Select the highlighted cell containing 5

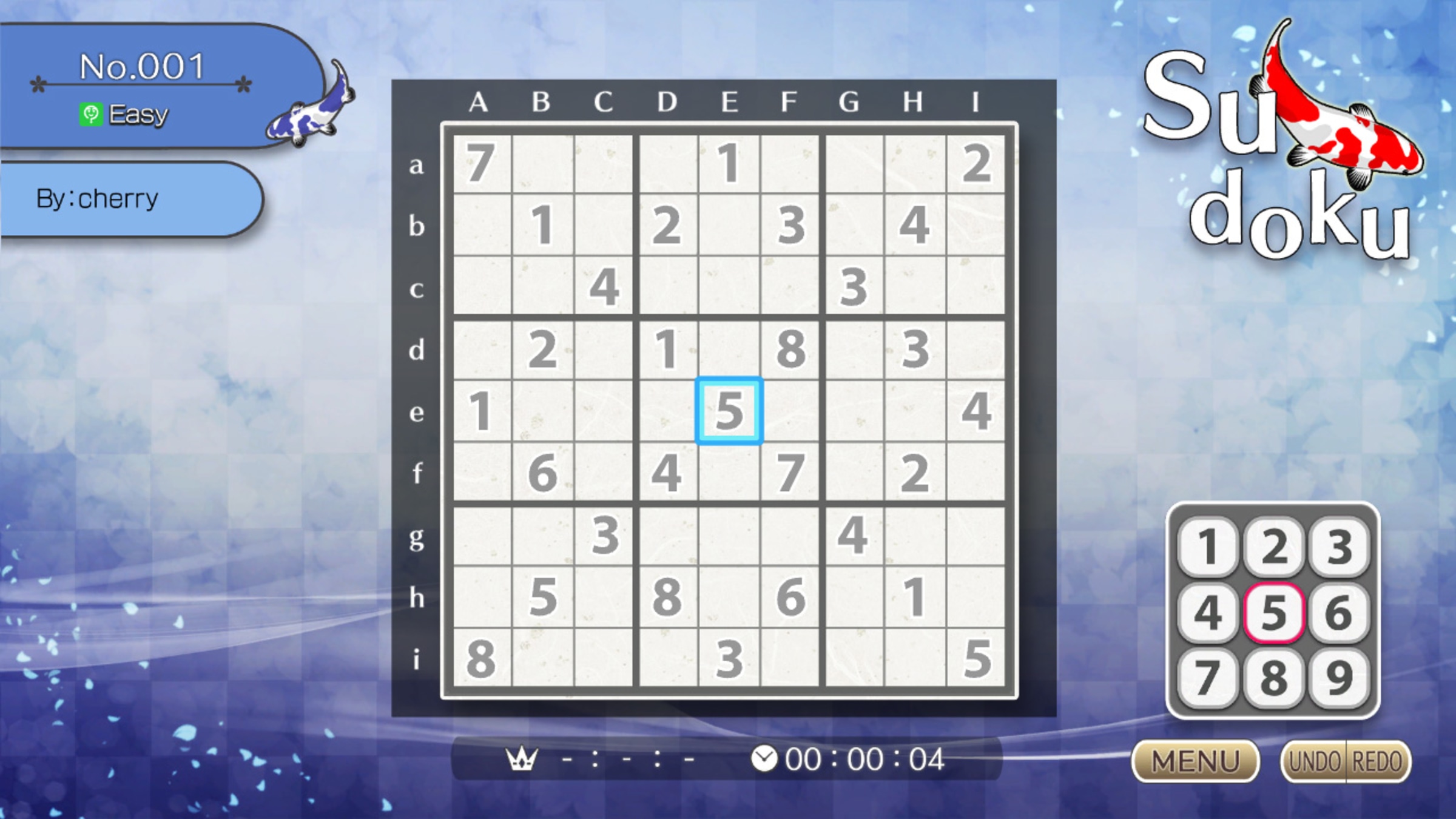pos(728,411)
